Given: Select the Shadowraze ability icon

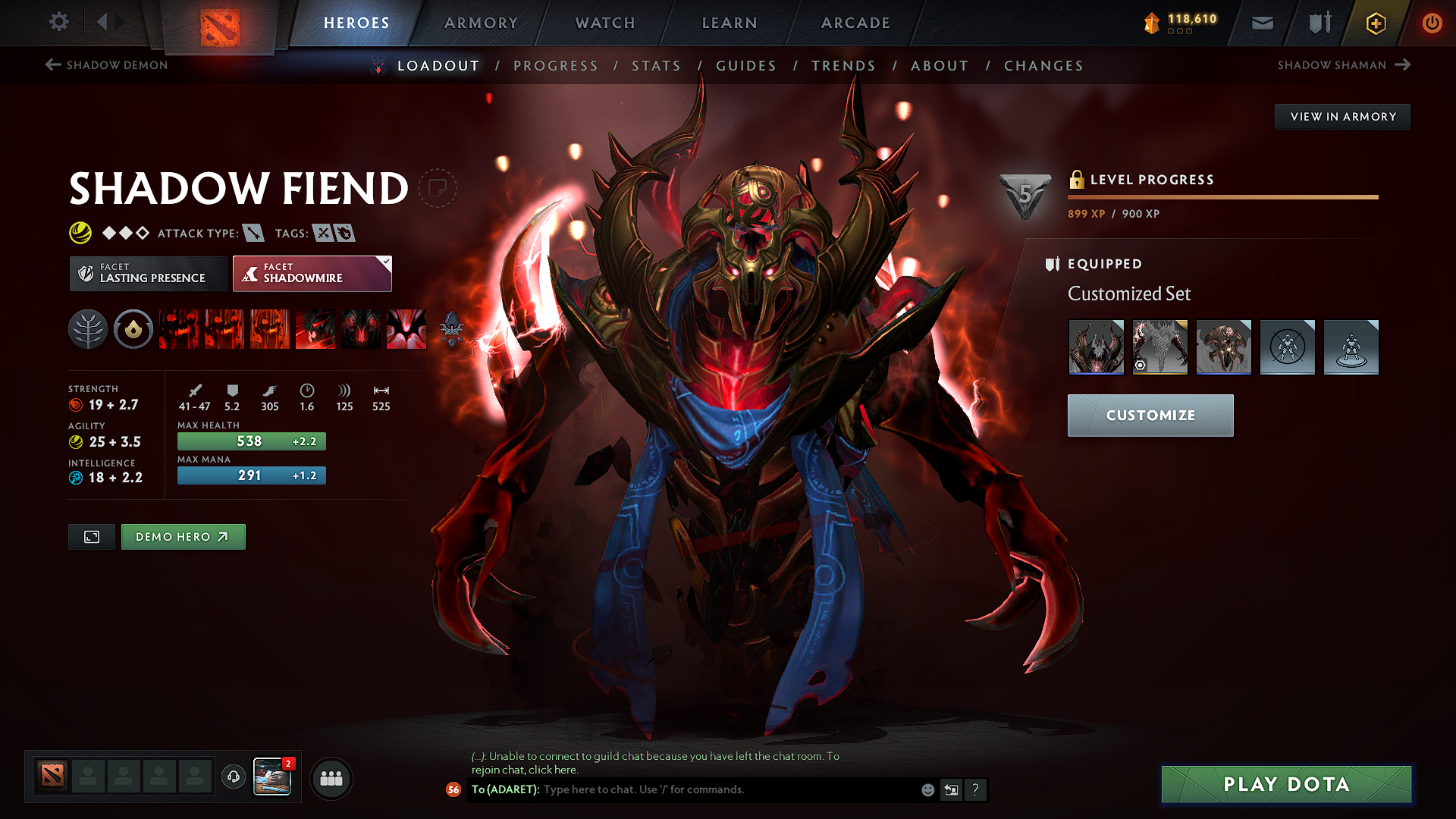Looking at the screenshot, I should pyautogui.click(x=179, y=329).
